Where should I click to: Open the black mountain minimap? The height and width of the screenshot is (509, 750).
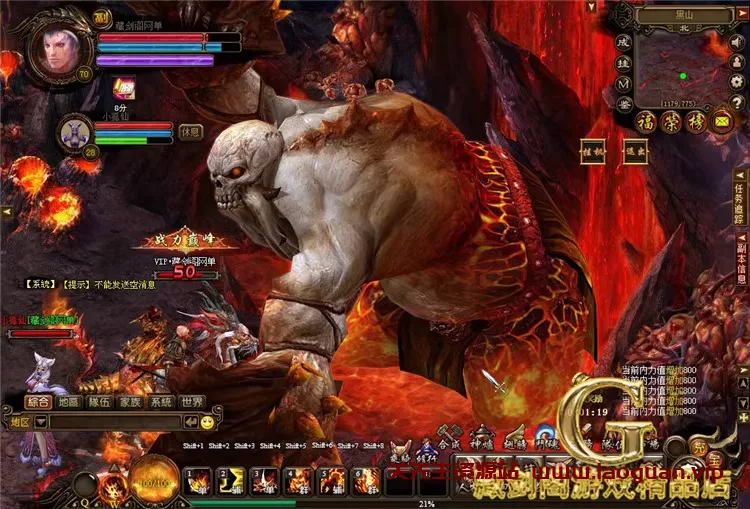coord(682,75)
